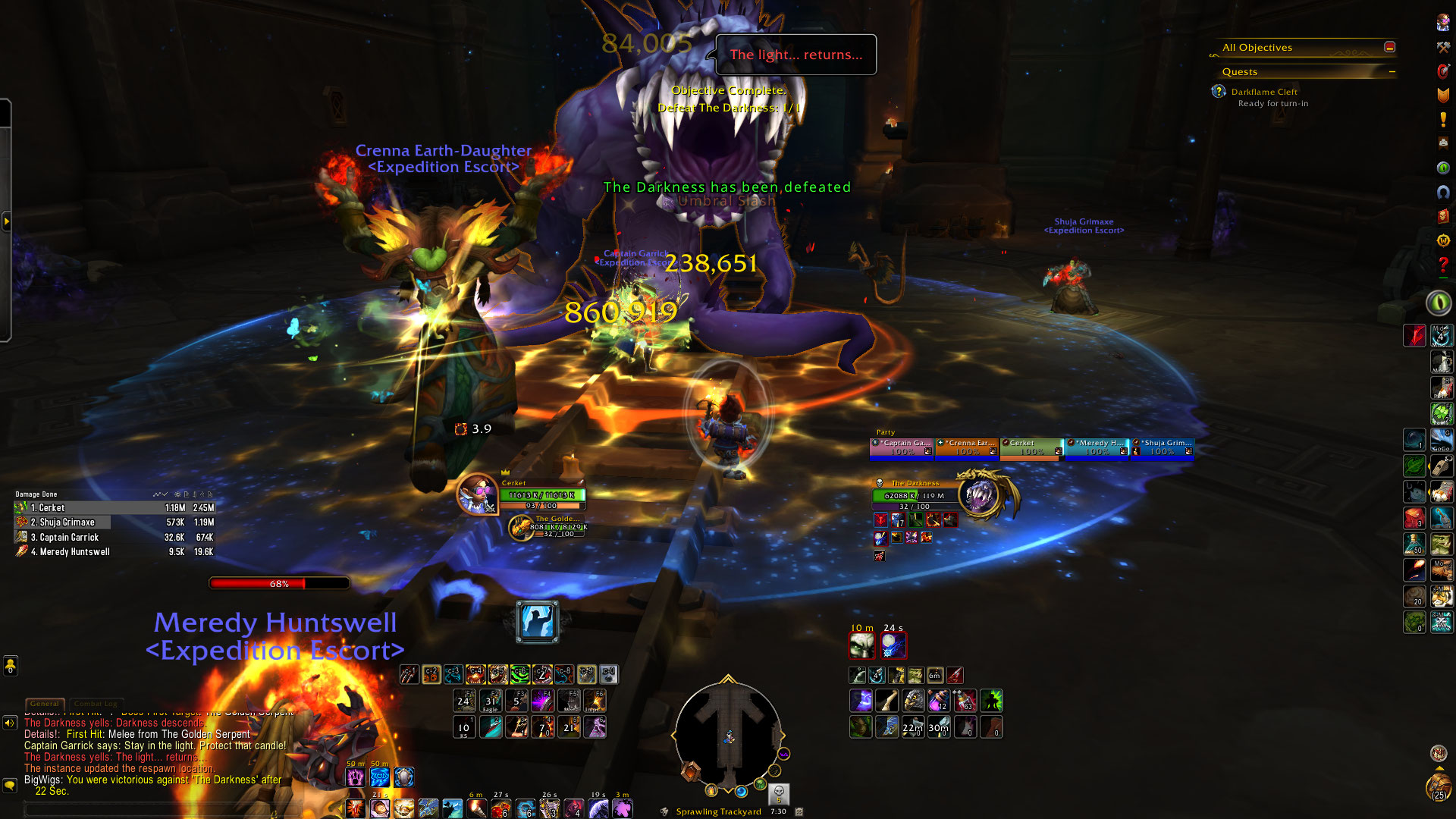1456x819 pixels.
Task: Target Shuja Grimaxe in party frames
Action: click(1163, 447)
